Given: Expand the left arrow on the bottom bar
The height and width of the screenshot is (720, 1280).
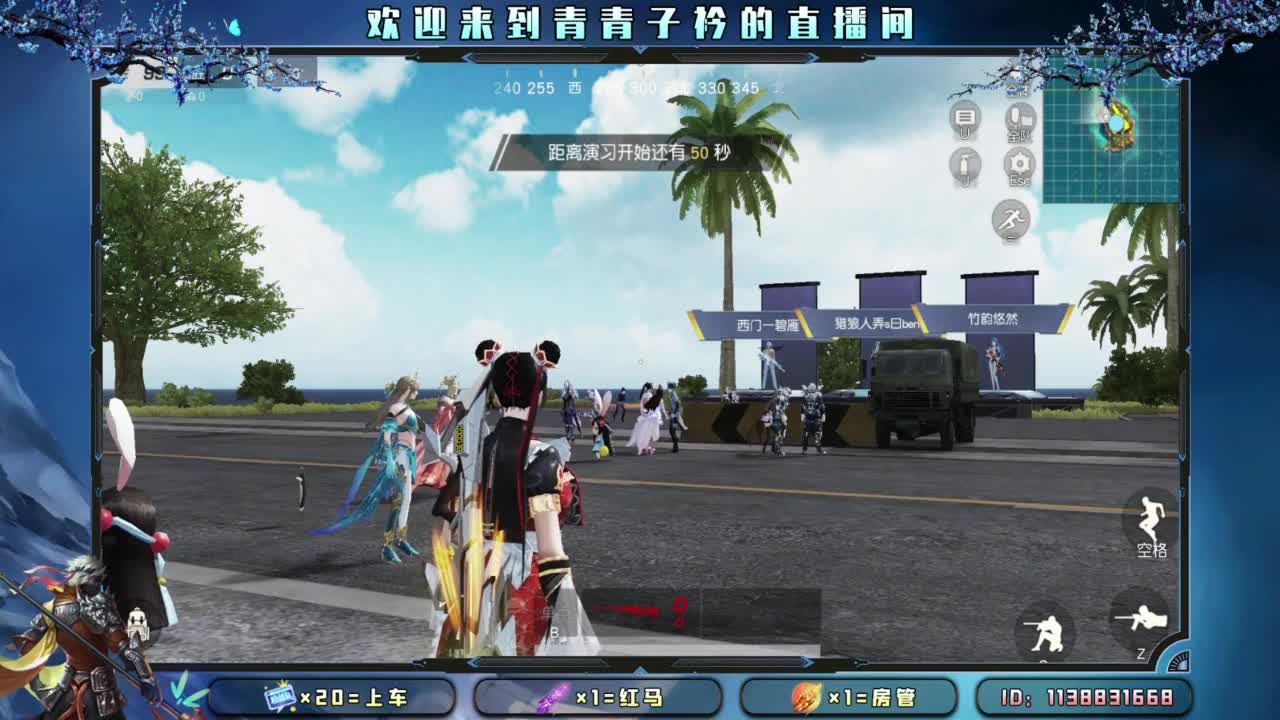Looking at the screenshot, I should coord(473,661).
